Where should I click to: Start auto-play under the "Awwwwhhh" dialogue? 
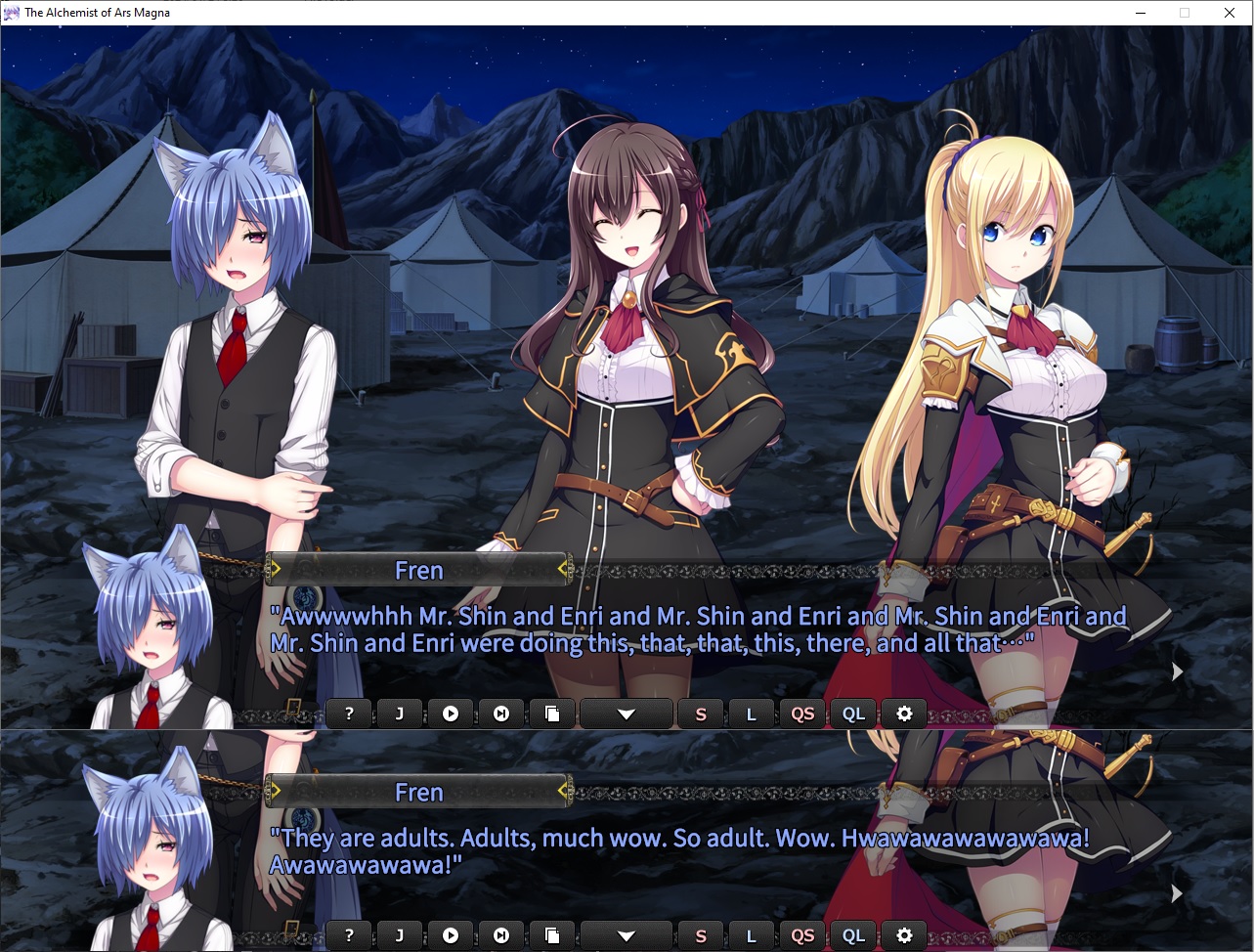[x=451, y=714]
